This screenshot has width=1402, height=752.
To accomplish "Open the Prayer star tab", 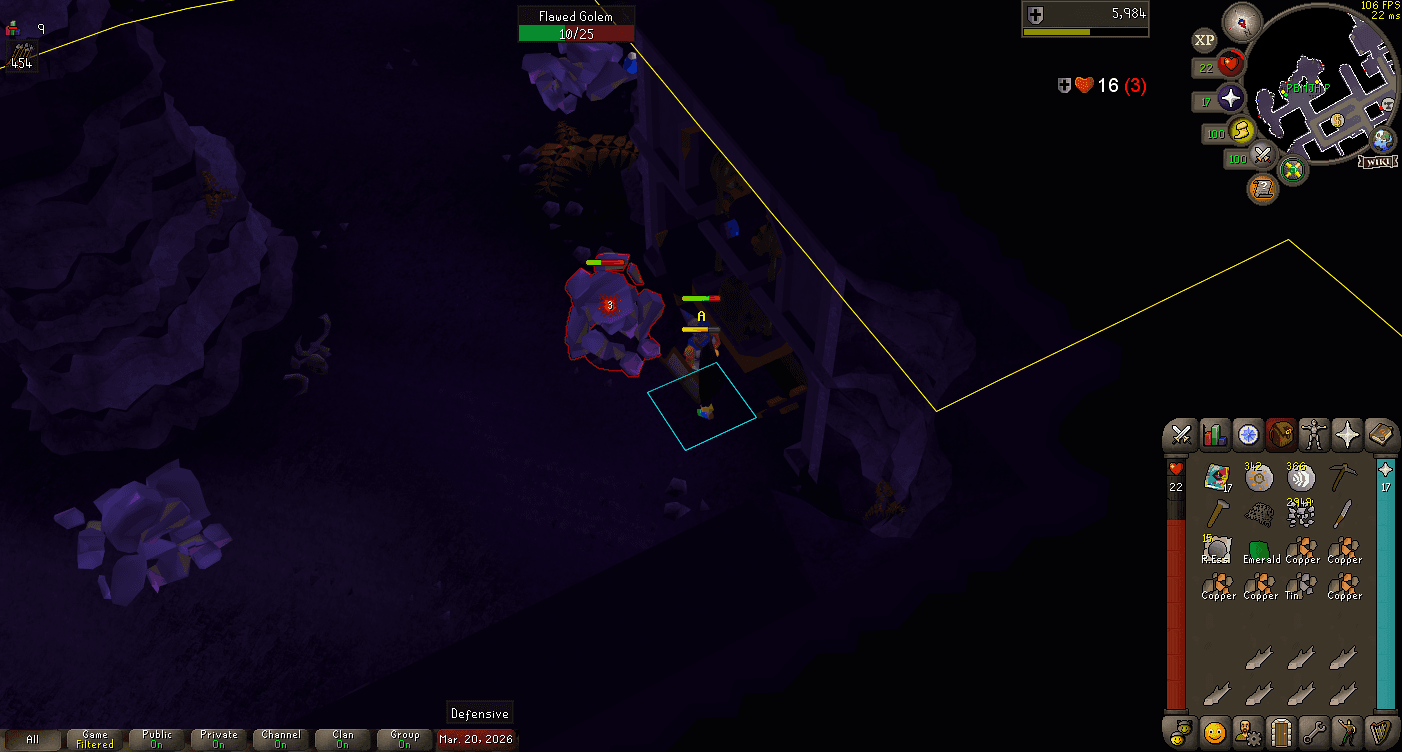I will point(1349,435).
